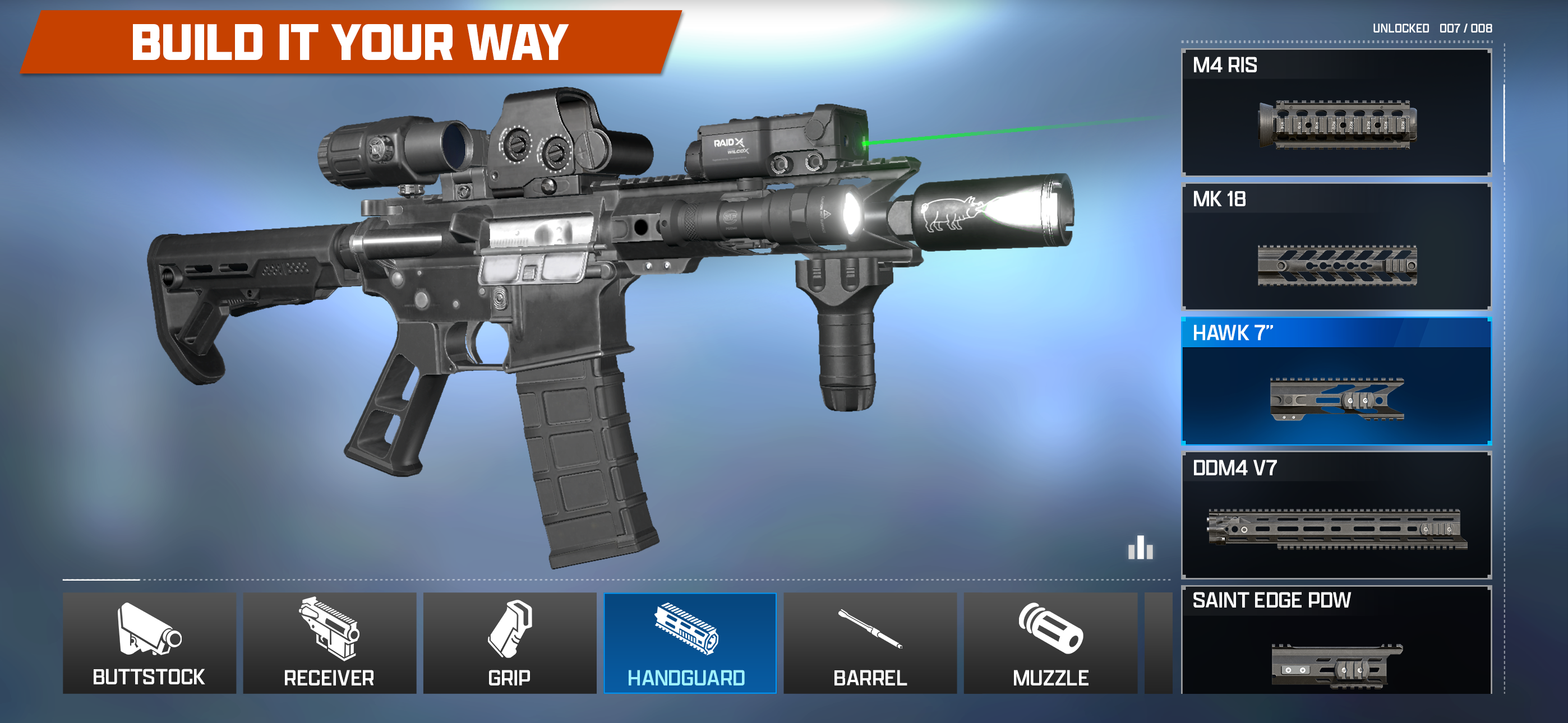Open the Receiver parts category
1568x723 pixels.
(x=329, y=642)
